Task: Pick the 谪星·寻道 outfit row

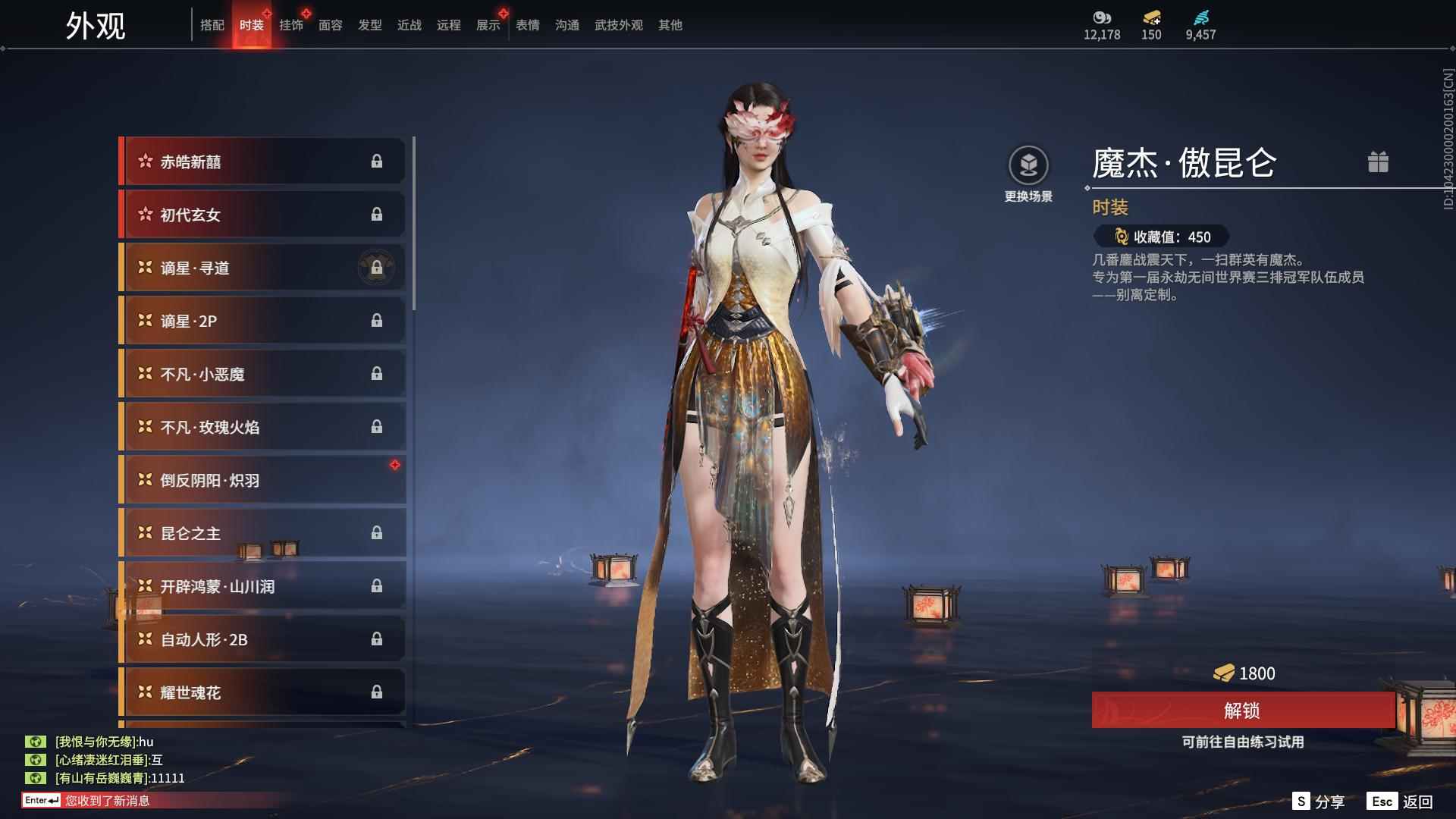Action: point(262,268)
